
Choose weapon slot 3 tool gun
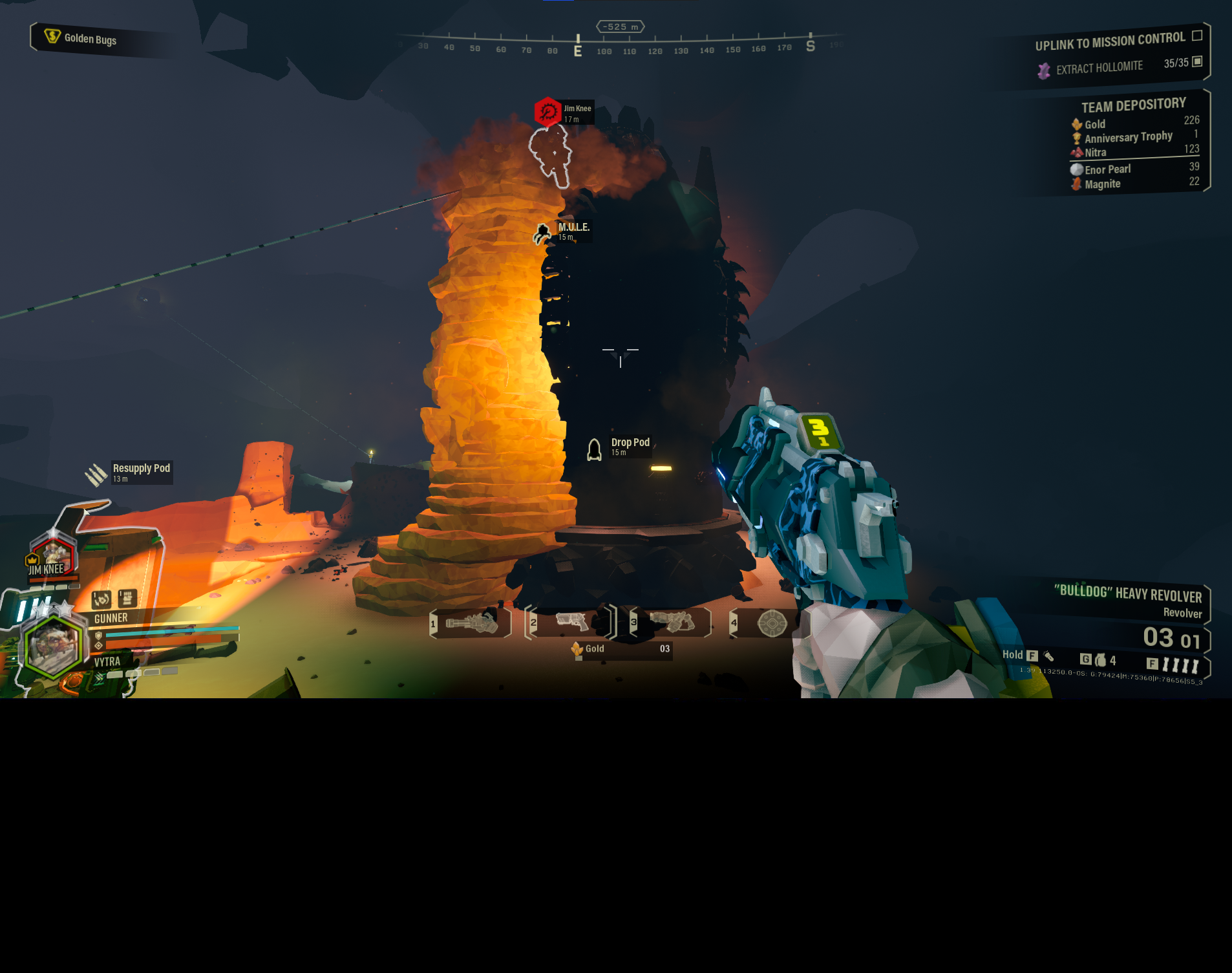(671, 622)
